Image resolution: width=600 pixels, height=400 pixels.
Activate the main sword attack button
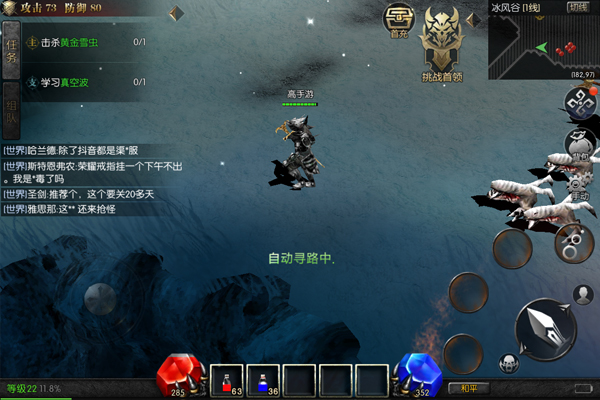pyautogui.click(x=546, y=328)
